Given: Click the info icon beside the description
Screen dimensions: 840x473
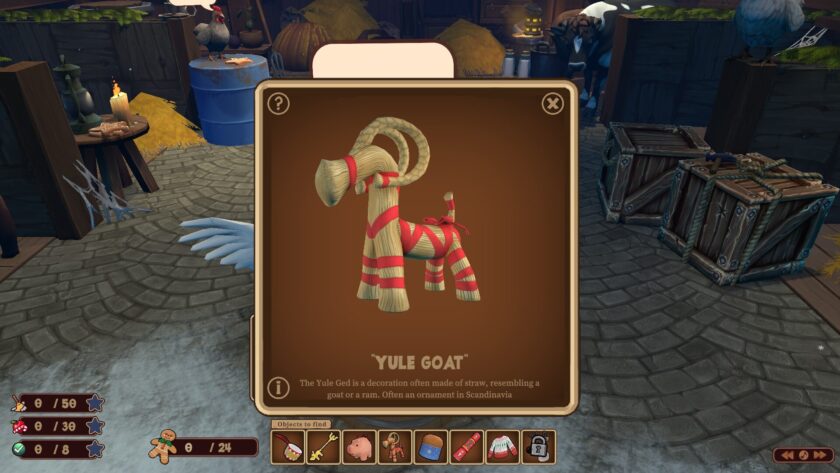Looking at the screenshot, I should [x=279, y=388].
